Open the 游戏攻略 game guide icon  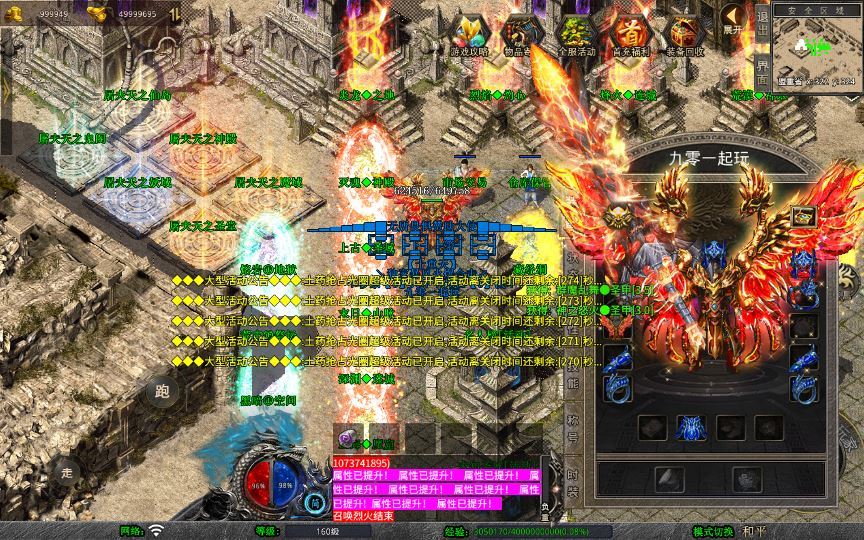click(x=469, y=33)
